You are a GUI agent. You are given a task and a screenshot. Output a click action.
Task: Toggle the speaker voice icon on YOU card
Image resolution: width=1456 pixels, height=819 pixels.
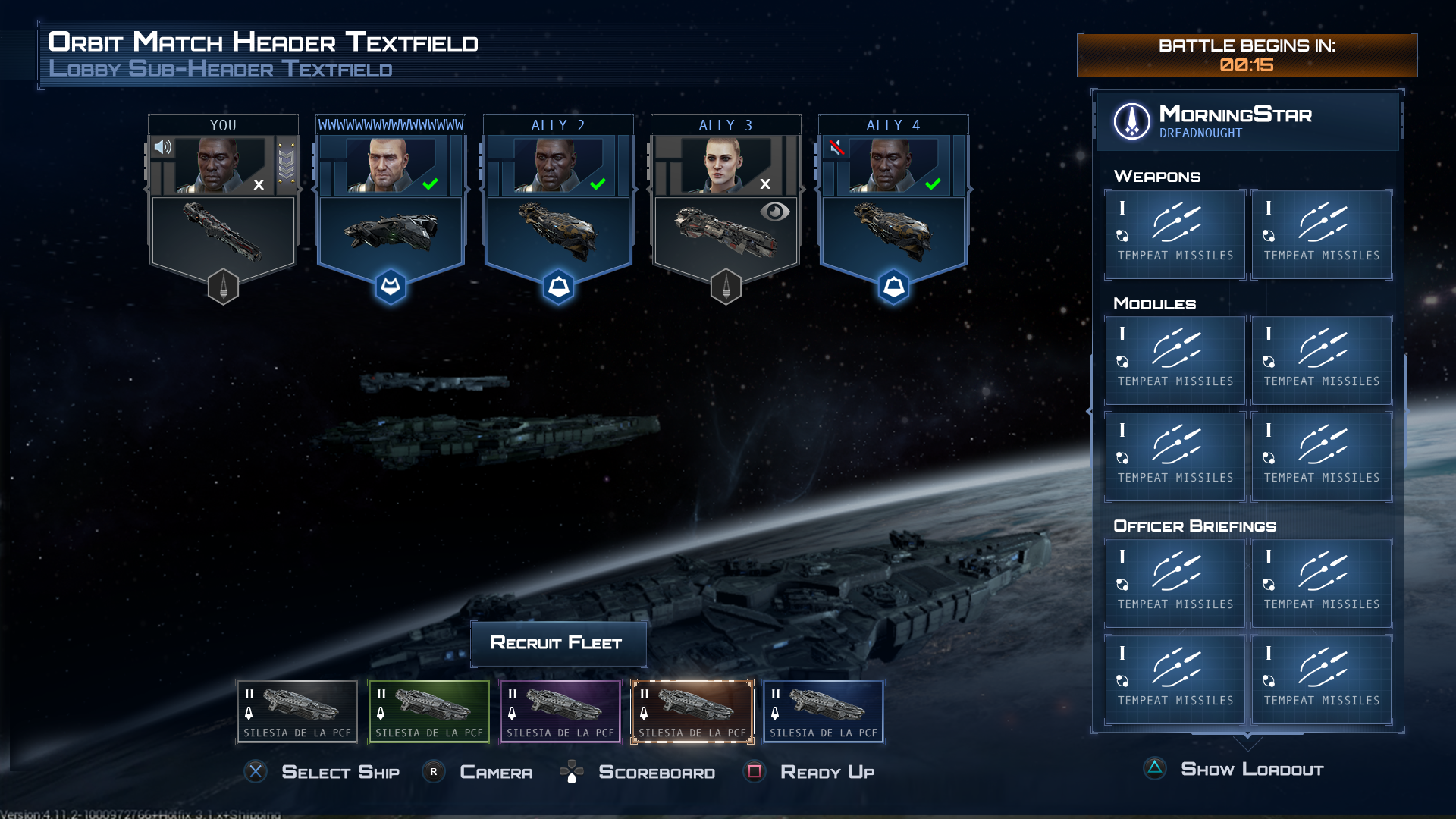pos(163,146)
